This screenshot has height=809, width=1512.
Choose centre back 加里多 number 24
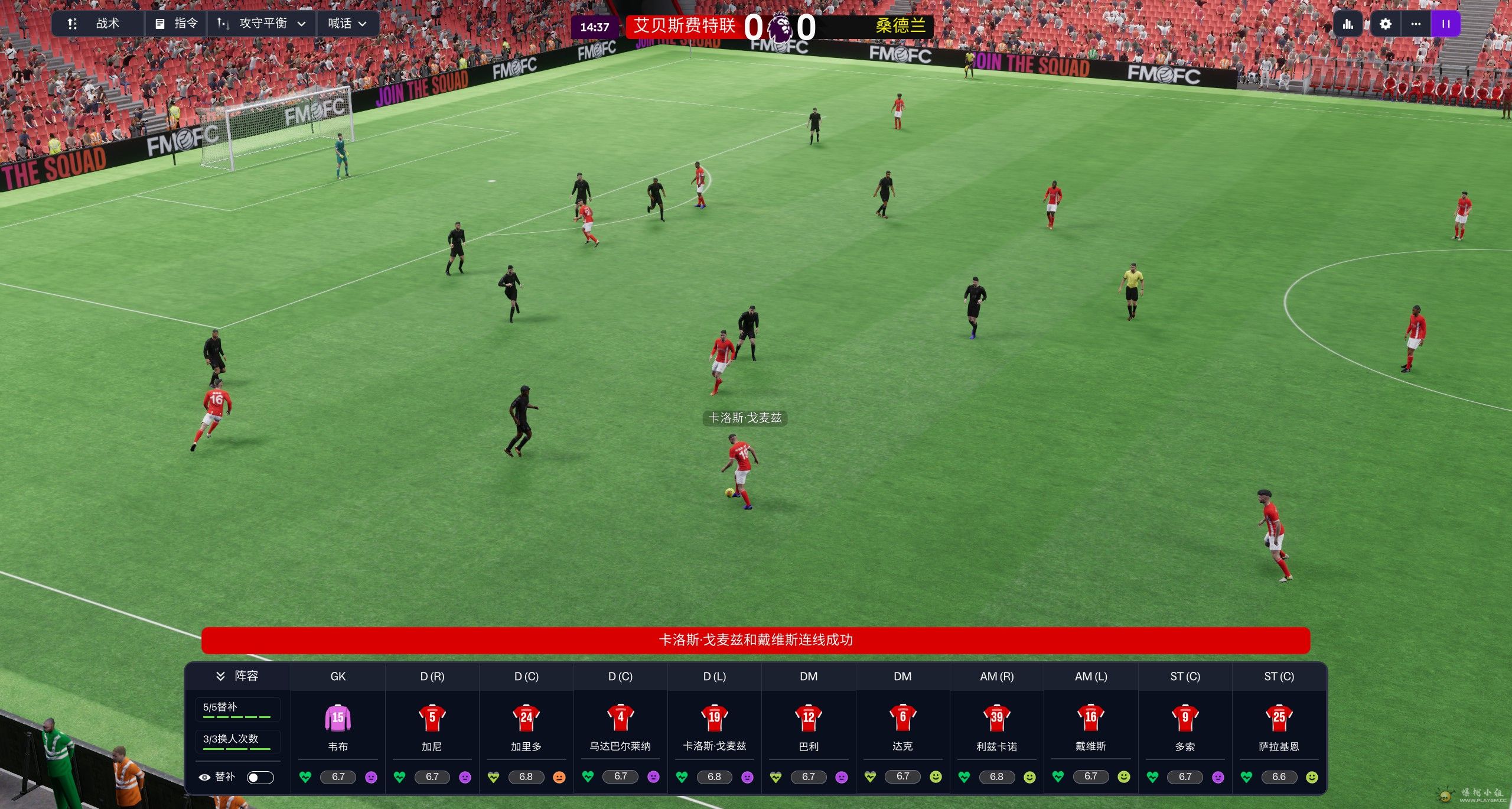526,717
